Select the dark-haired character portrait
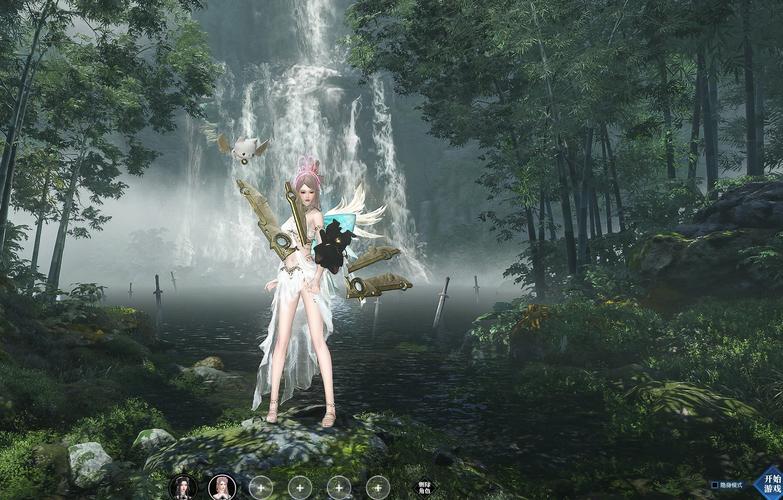 click(183, 486)
